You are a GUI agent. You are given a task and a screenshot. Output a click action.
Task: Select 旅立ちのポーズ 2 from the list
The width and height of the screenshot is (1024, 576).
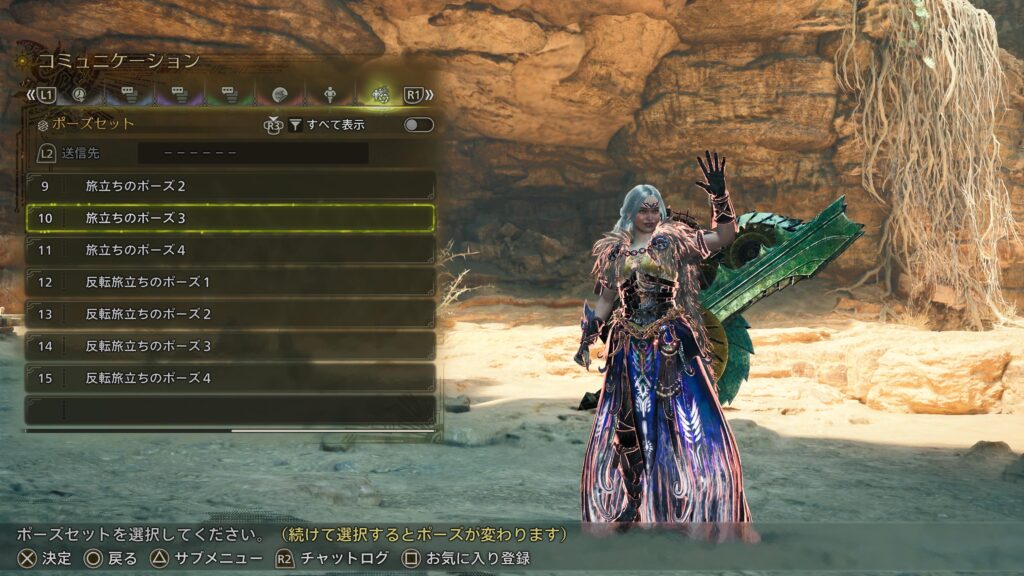pyautogui.click(x=230, y=186)
